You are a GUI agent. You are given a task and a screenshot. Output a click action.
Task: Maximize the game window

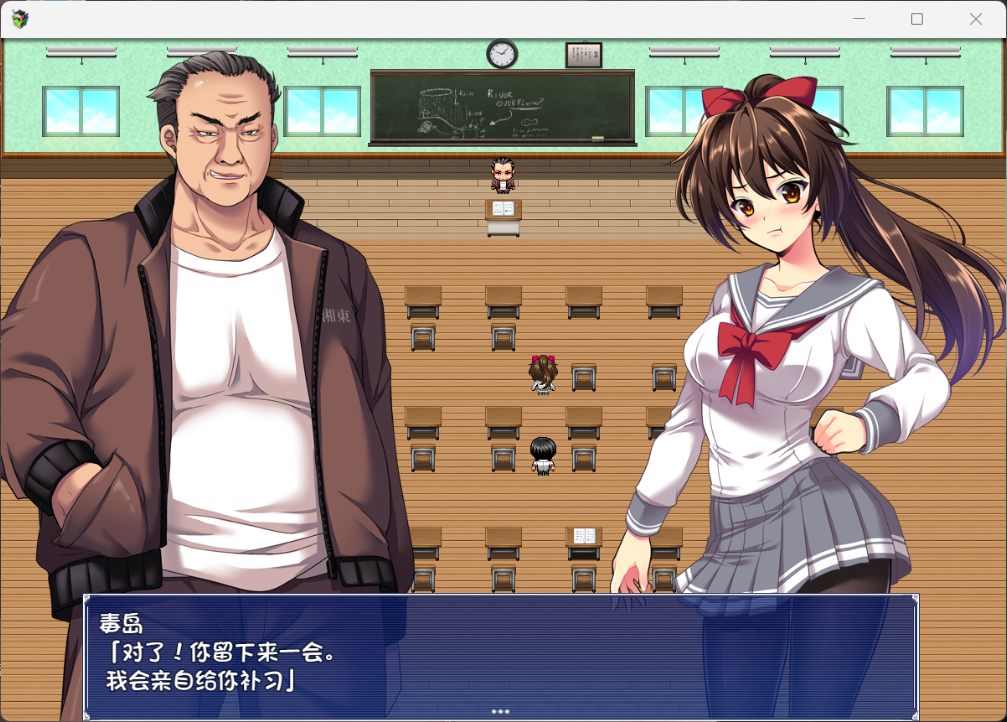point(917,19)
